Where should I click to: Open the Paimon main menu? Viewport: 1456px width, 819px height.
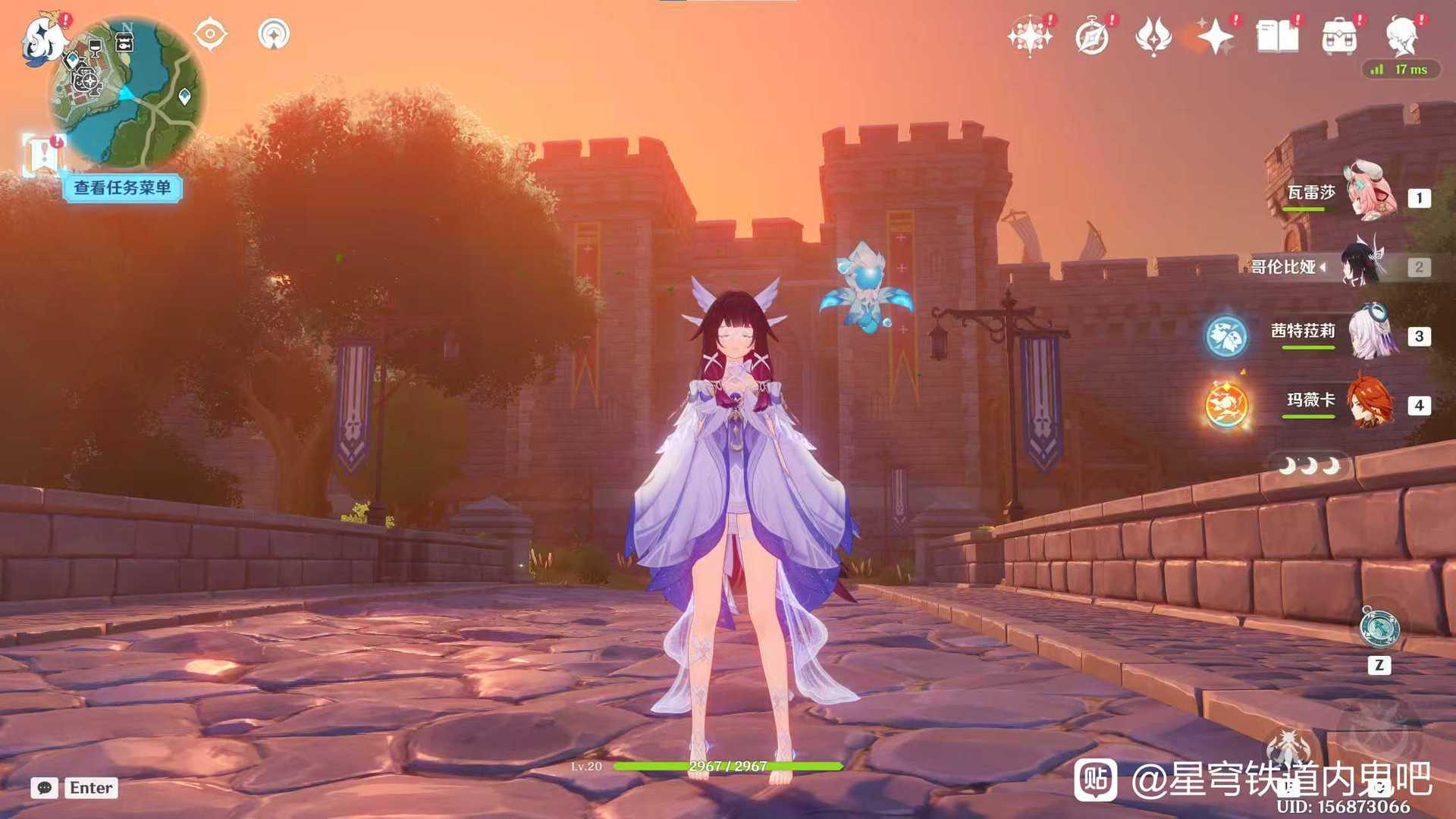42,39
